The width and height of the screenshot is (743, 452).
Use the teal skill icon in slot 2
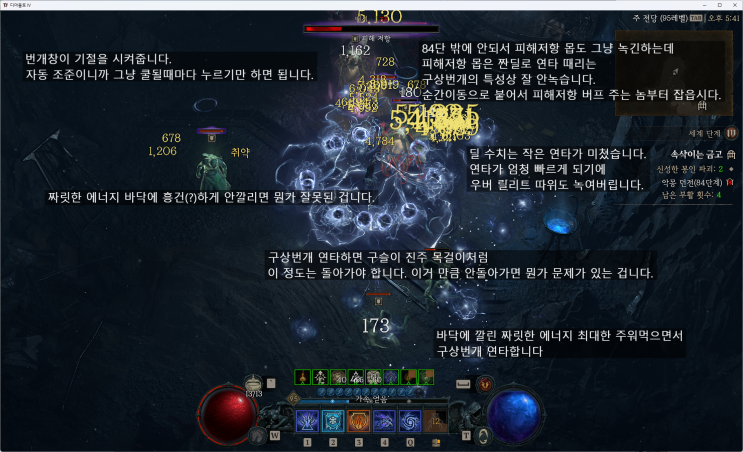332,421
